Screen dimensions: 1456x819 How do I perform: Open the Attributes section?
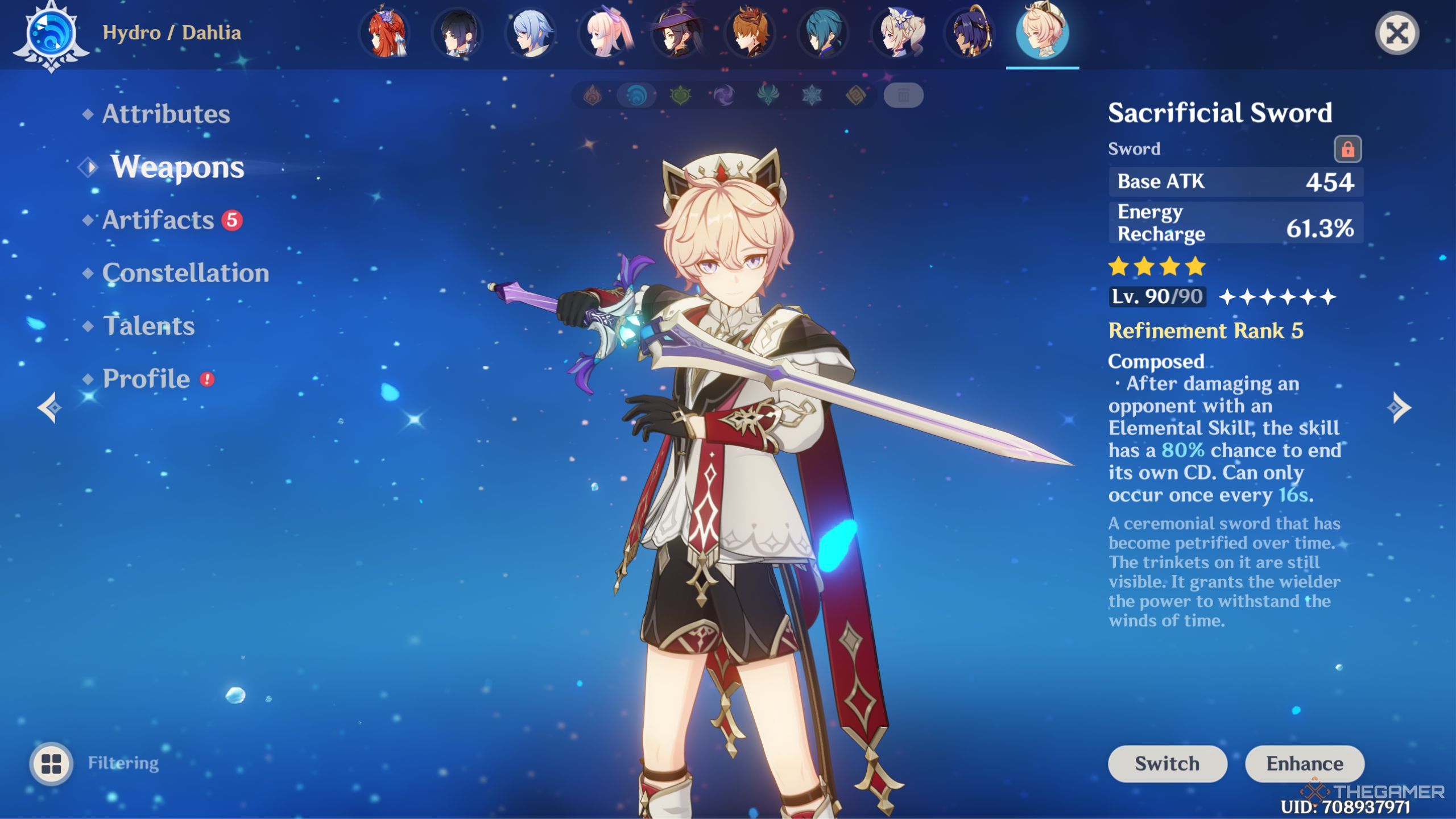tap(166, 114)
